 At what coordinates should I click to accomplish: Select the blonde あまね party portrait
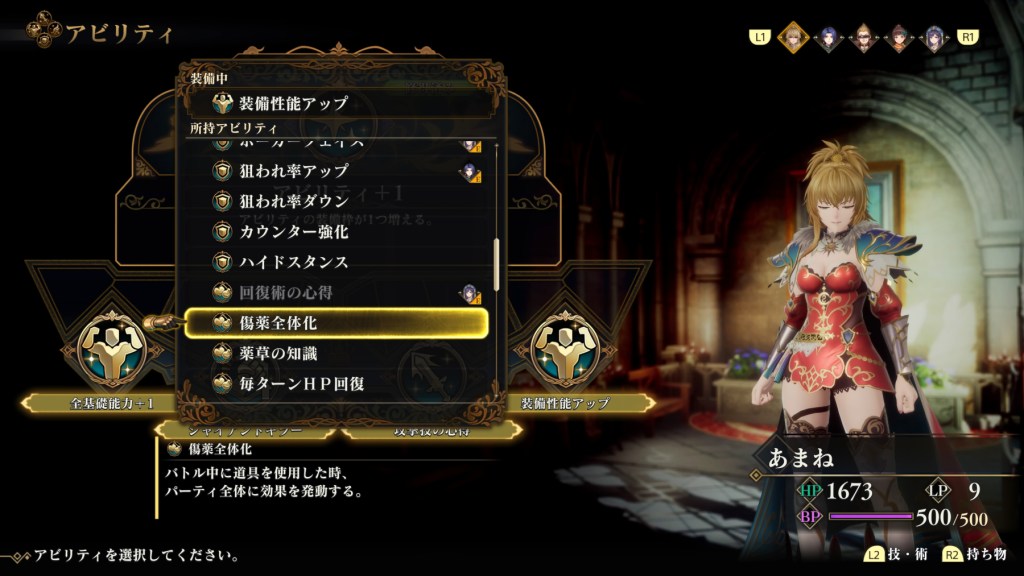(793, 37)
